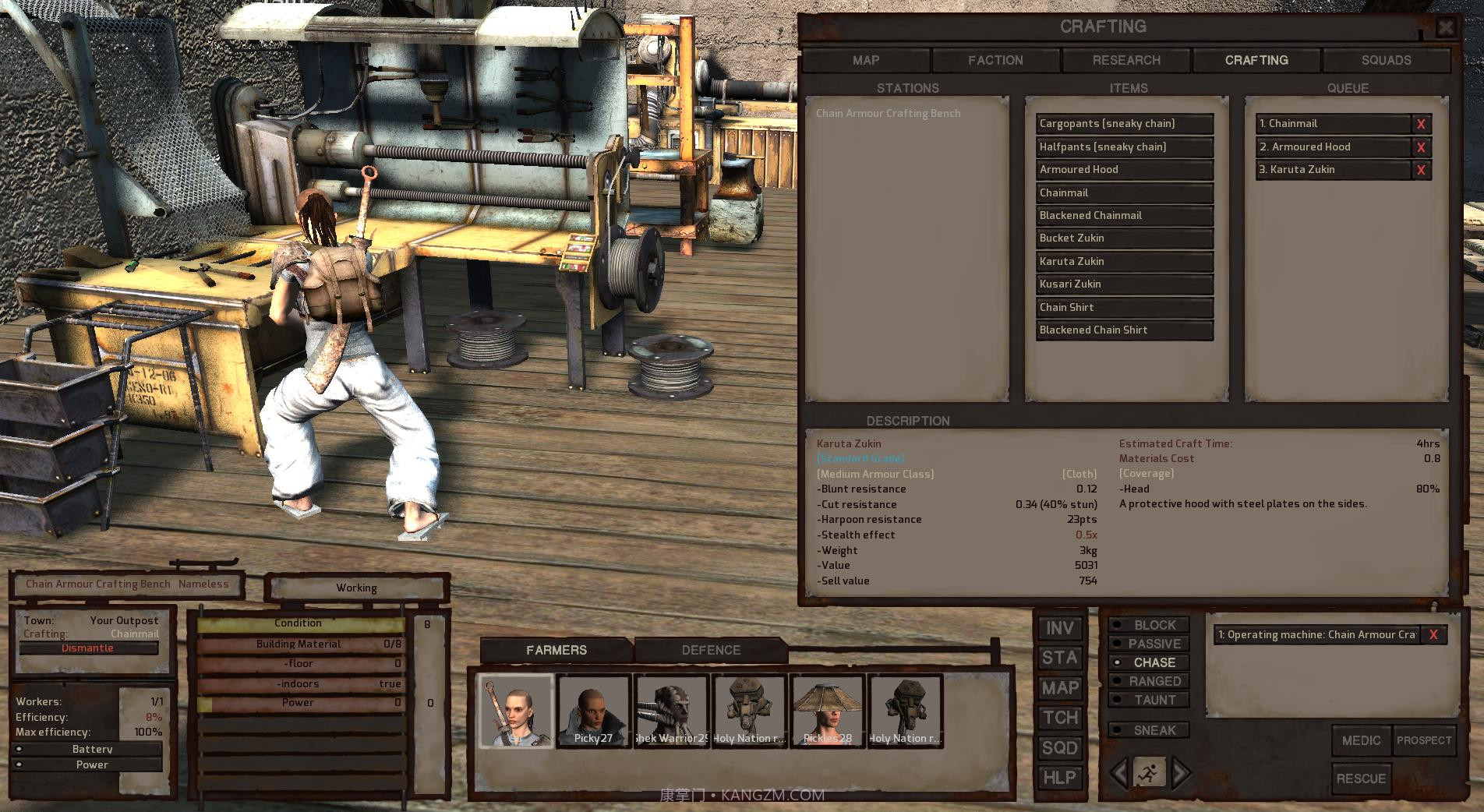Switch to the Map tab
The width and height of the screenshot is (1484, 812).
click(x=866, y=60)
